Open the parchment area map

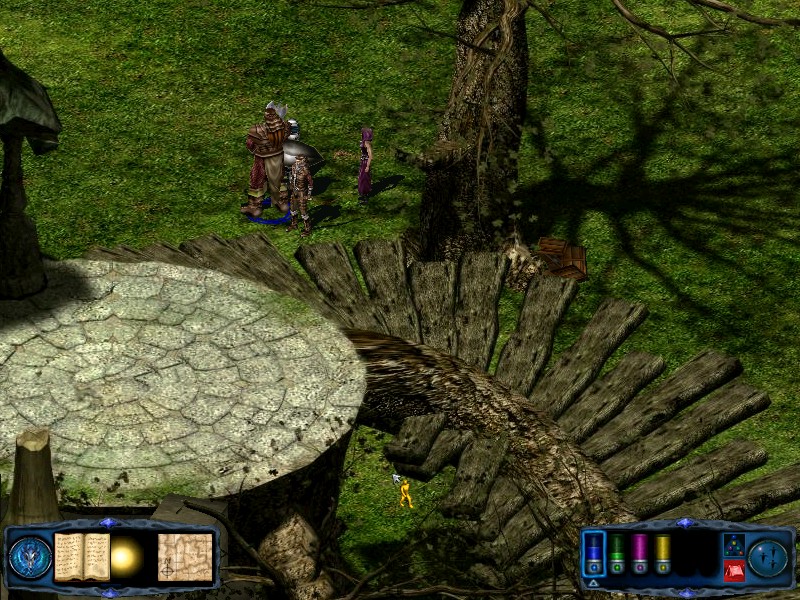185,556
